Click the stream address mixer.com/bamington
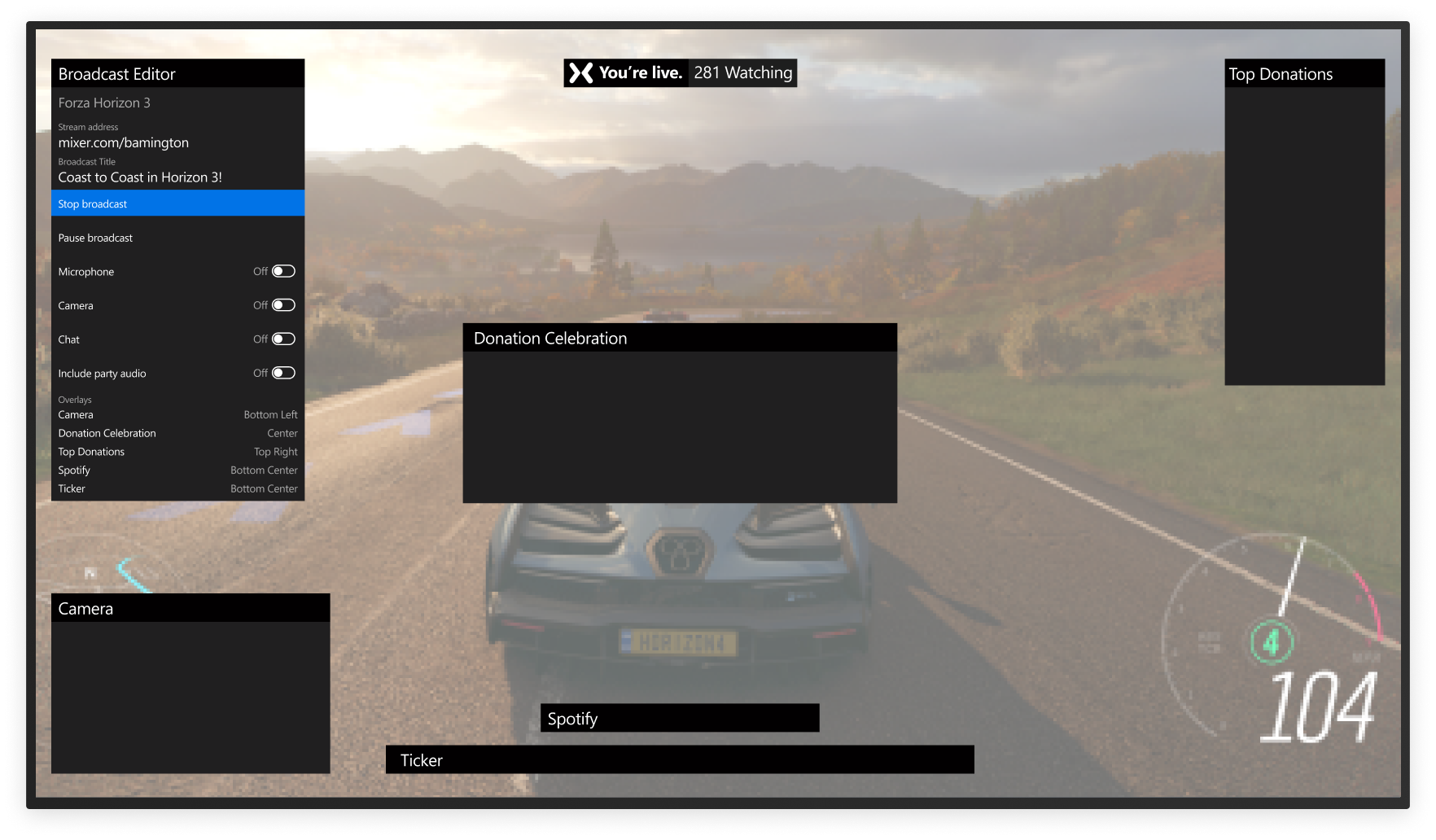 [x=123, y=142]
